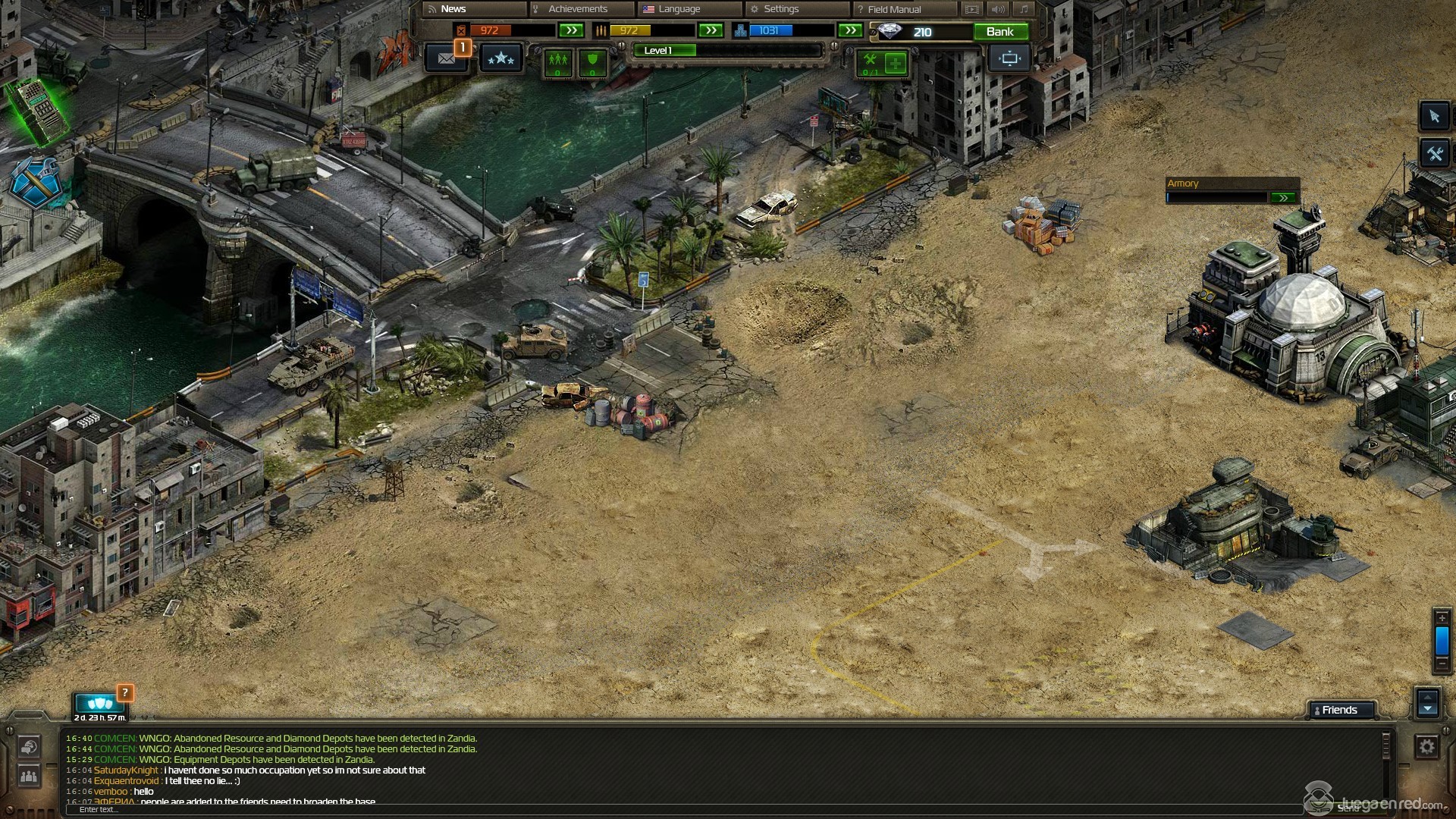
Task: Click the three-star rankings button
Action: click(500, 58)
